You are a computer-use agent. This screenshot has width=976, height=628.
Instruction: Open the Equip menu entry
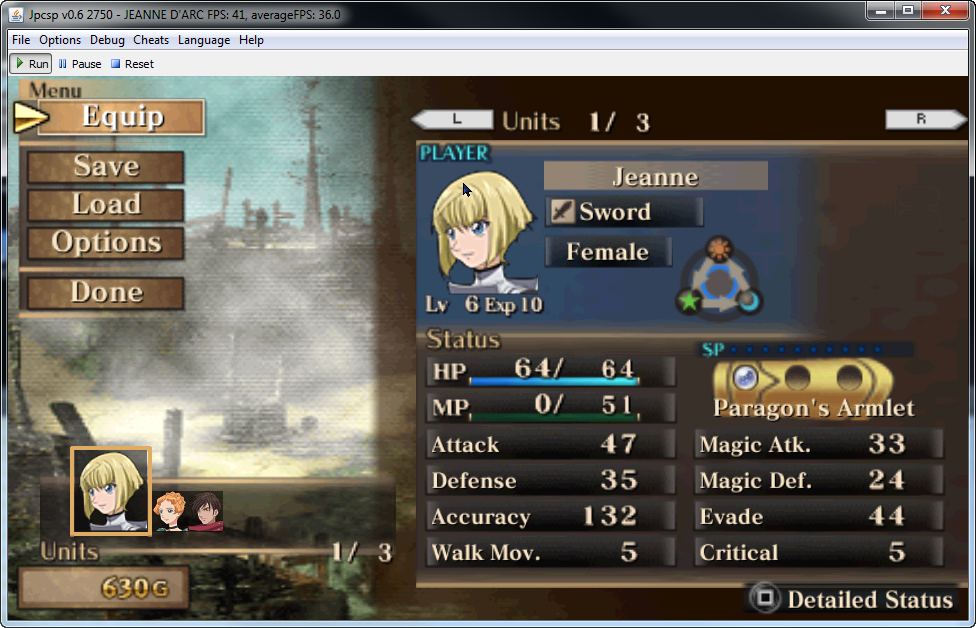[x=121, y=117]
